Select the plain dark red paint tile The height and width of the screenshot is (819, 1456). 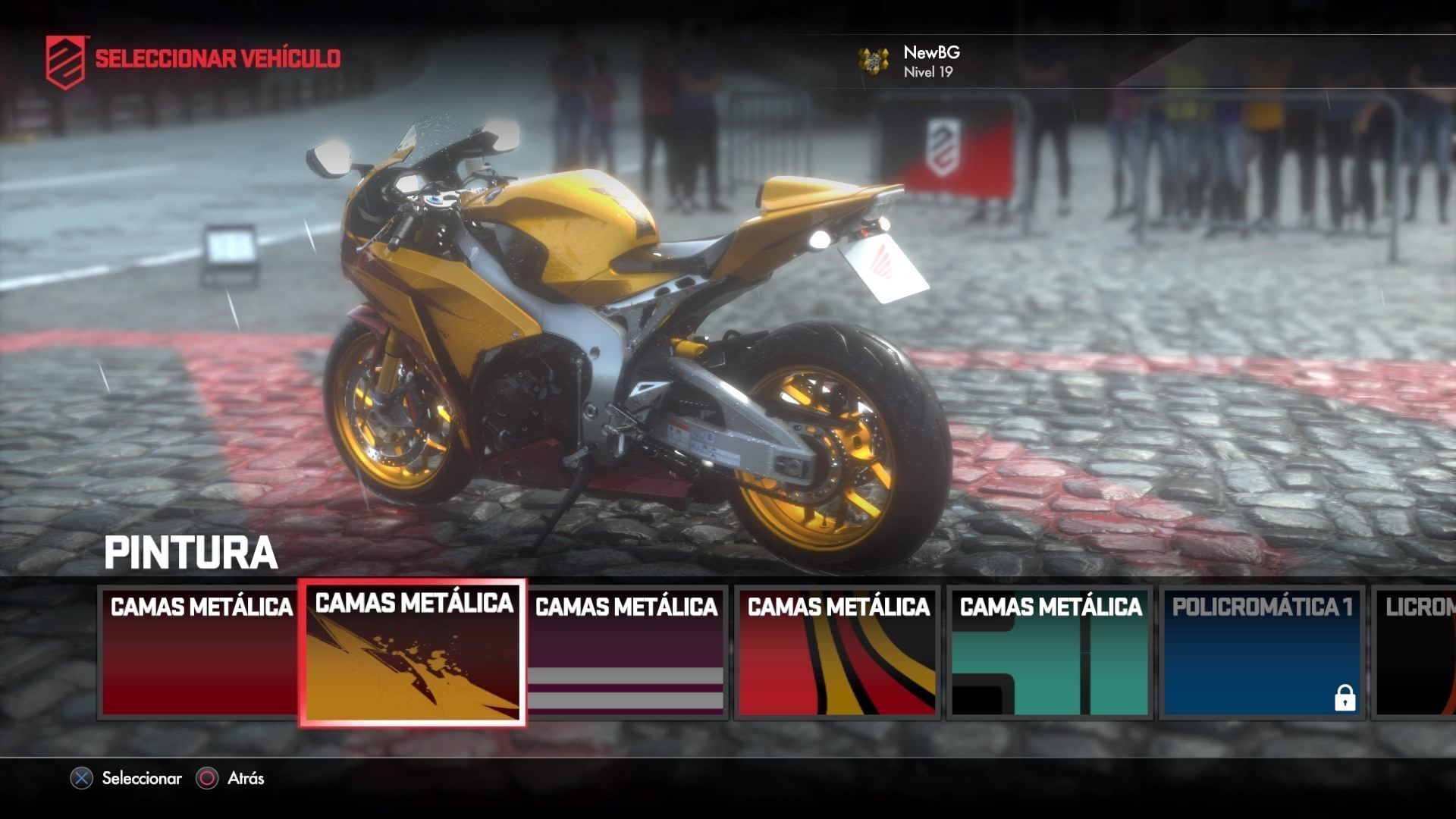199,652
